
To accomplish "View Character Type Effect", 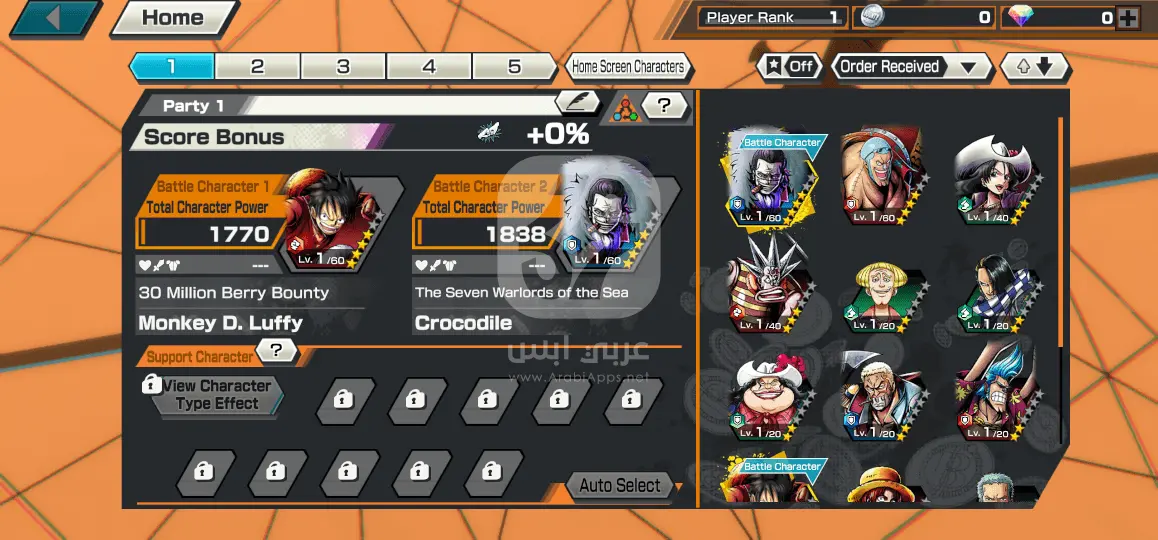I will [216, 395].
